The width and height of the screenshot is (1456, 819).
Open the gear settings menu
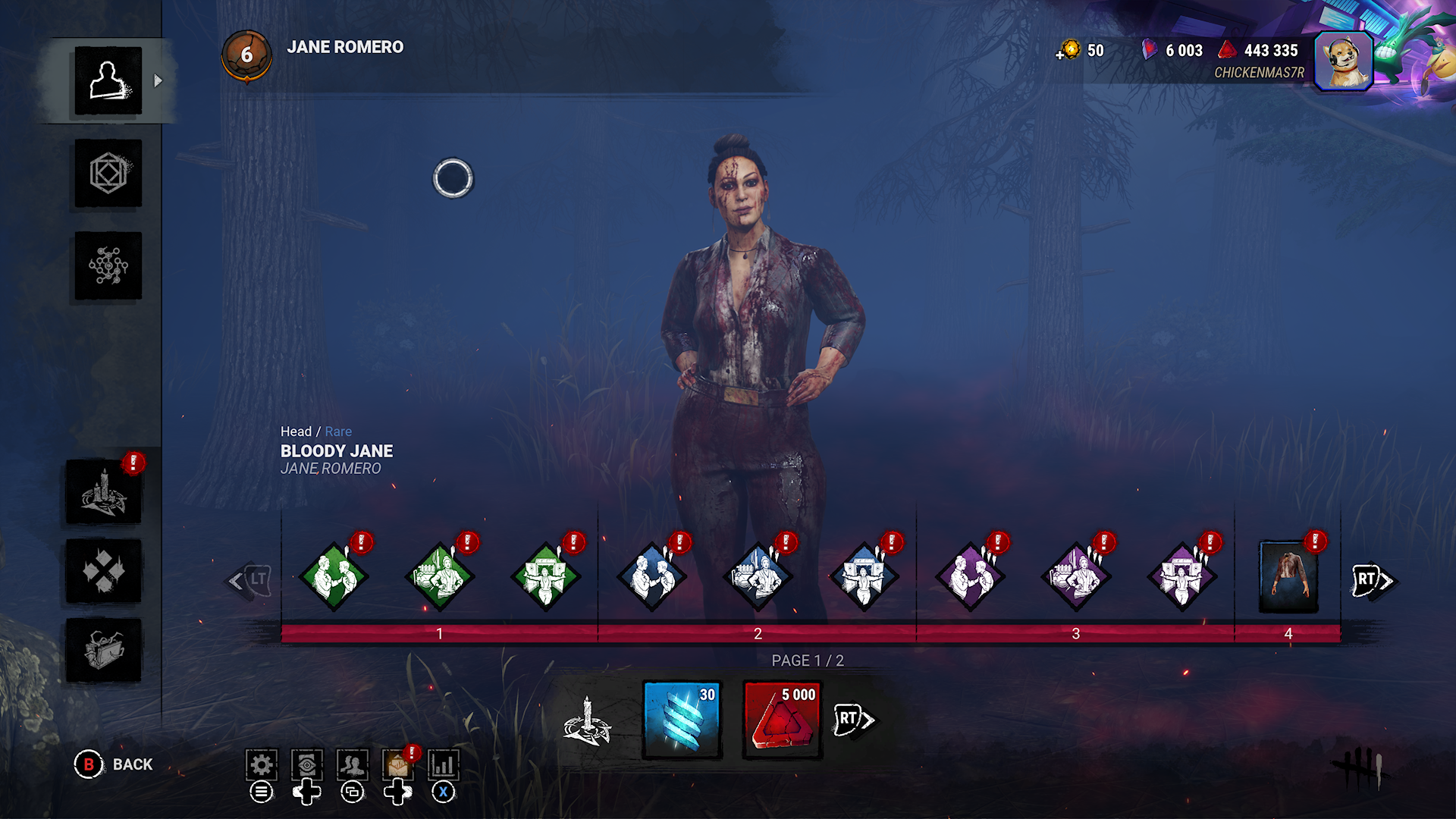pyautogui.click(x=262, y=765)
